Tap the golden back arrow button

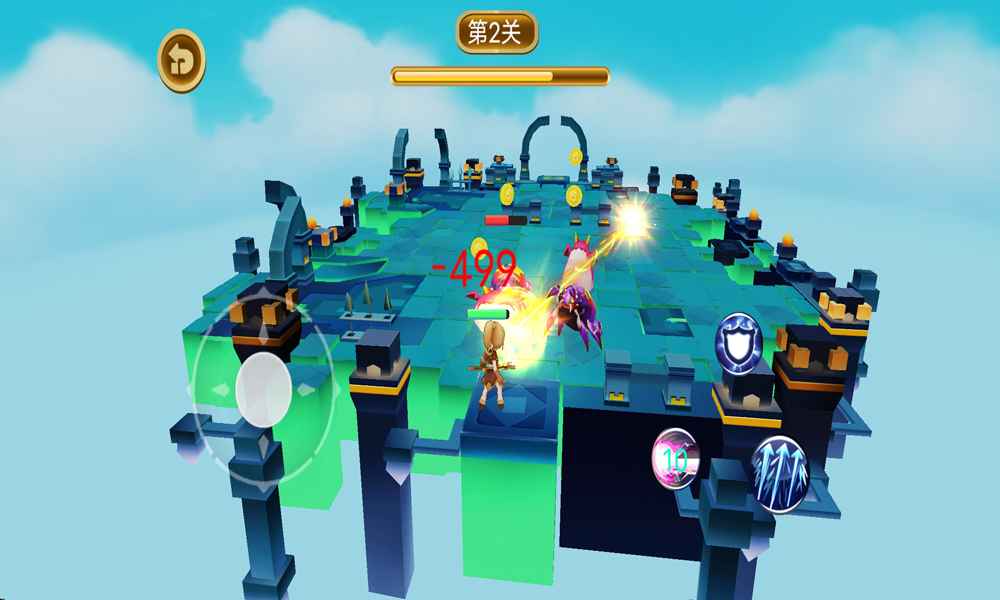(x=181, y=61)
